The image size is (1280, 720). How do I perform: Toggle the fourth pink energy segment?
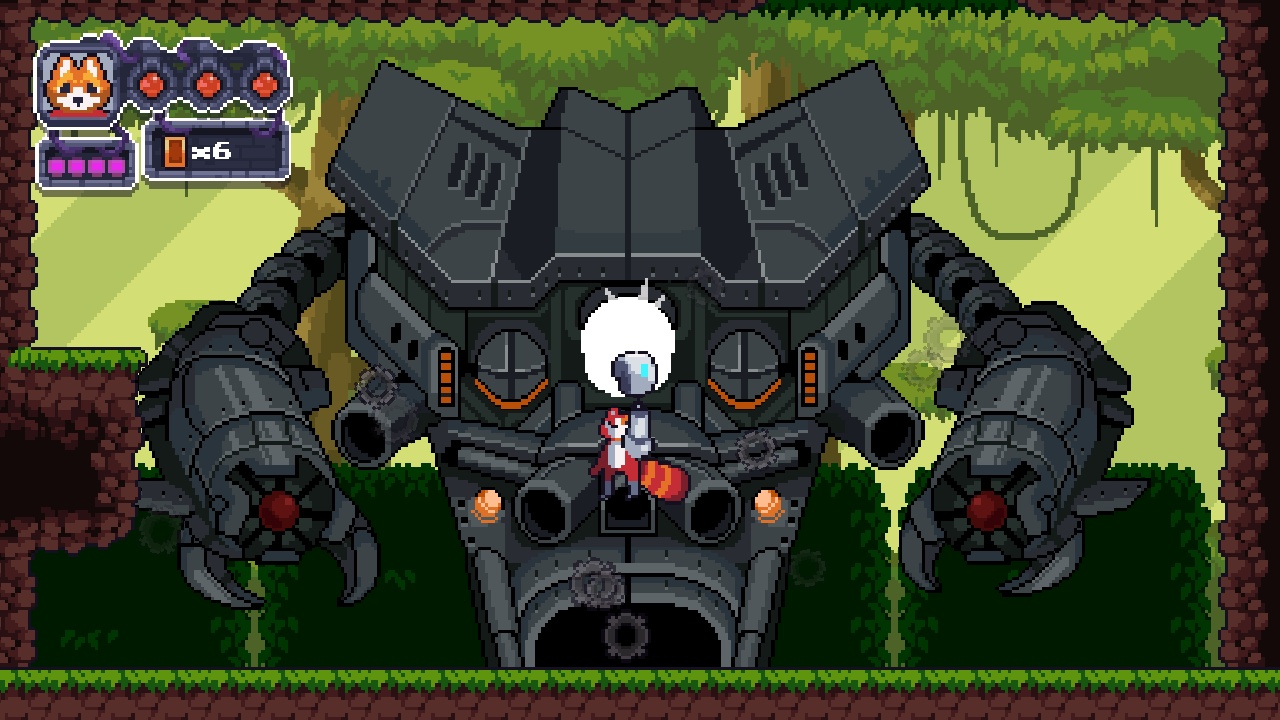[116, 164]
